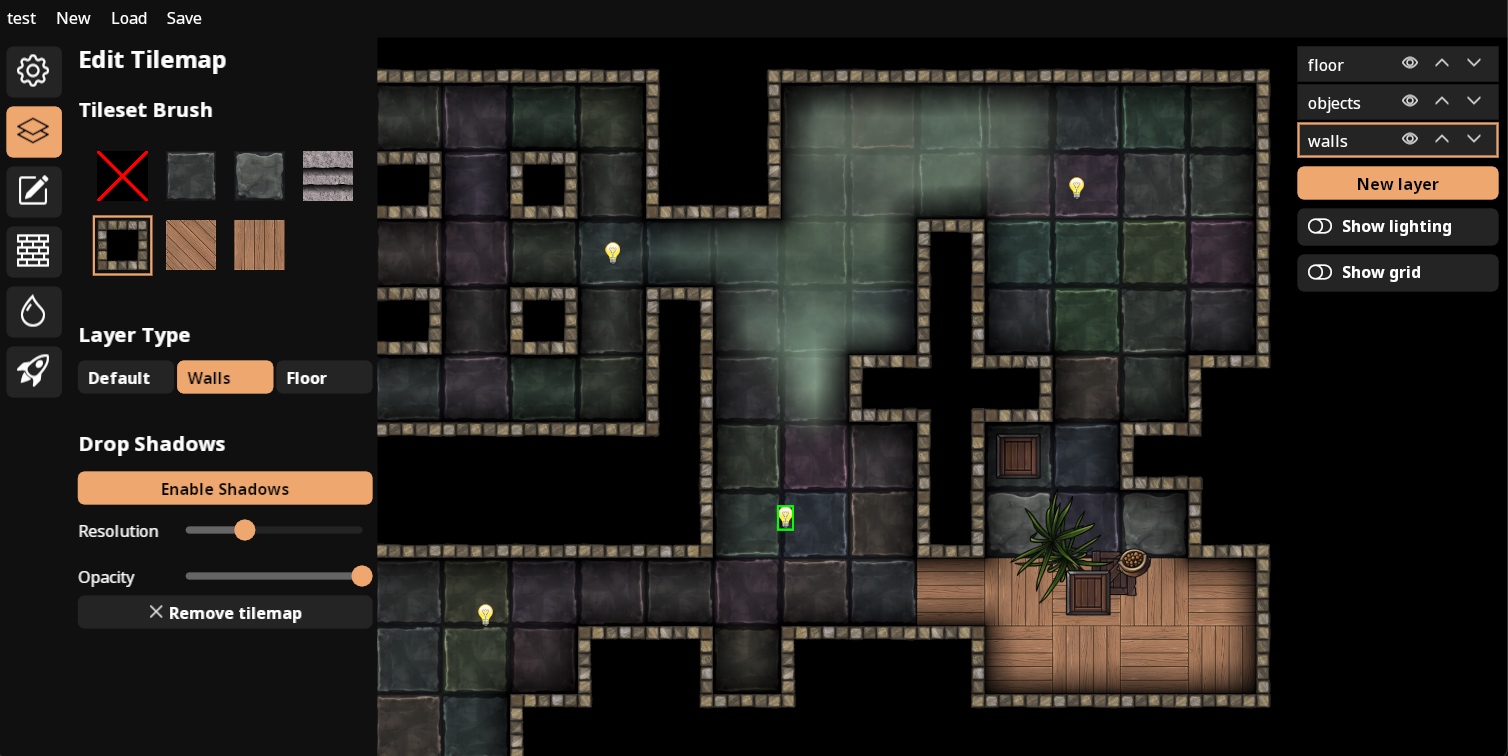Select the stone wall border tile brush
1508x756 pixels.
point(122,245)
